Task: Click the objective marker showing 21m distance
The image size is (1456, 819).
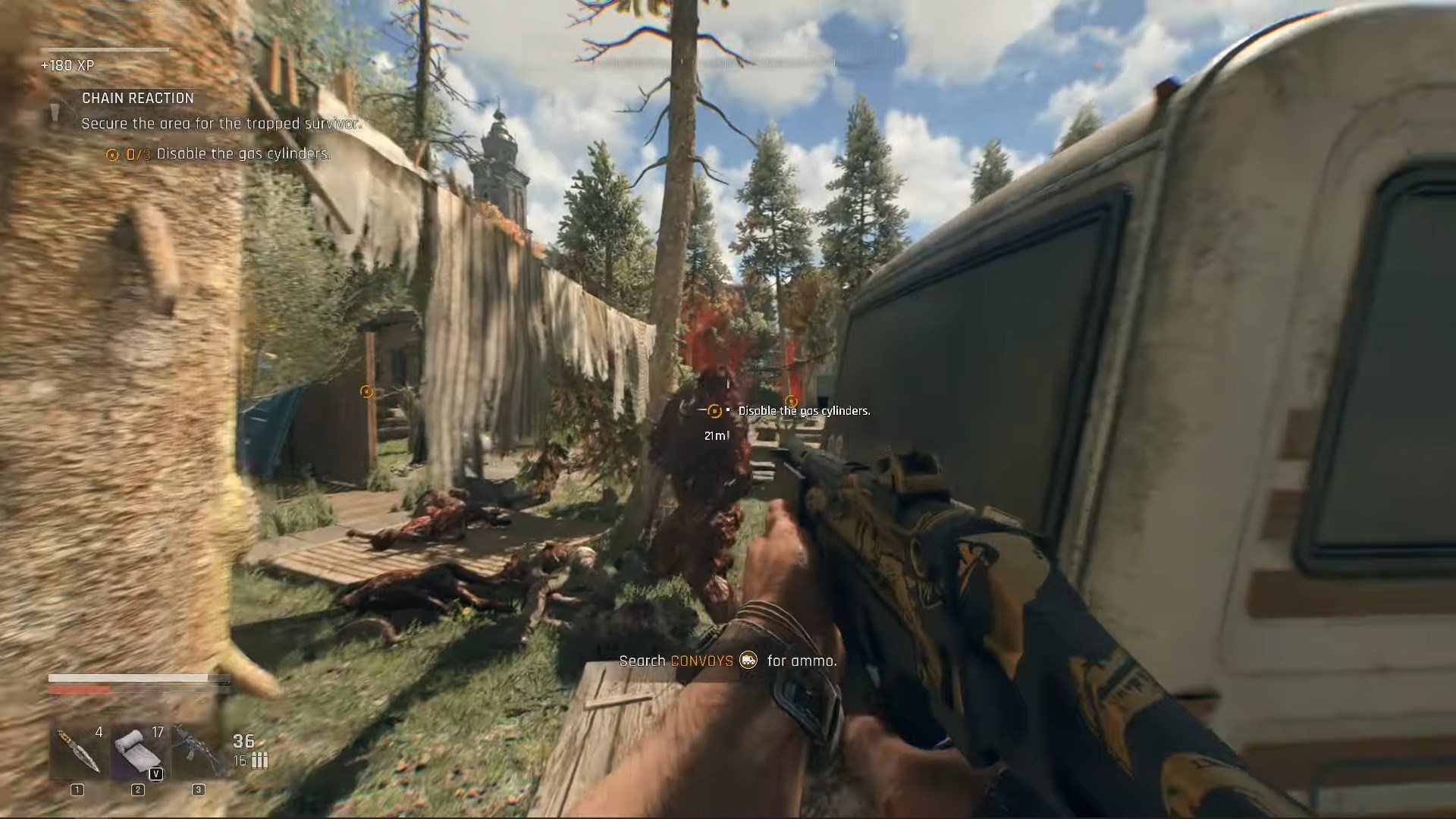Action: point(714,411)
